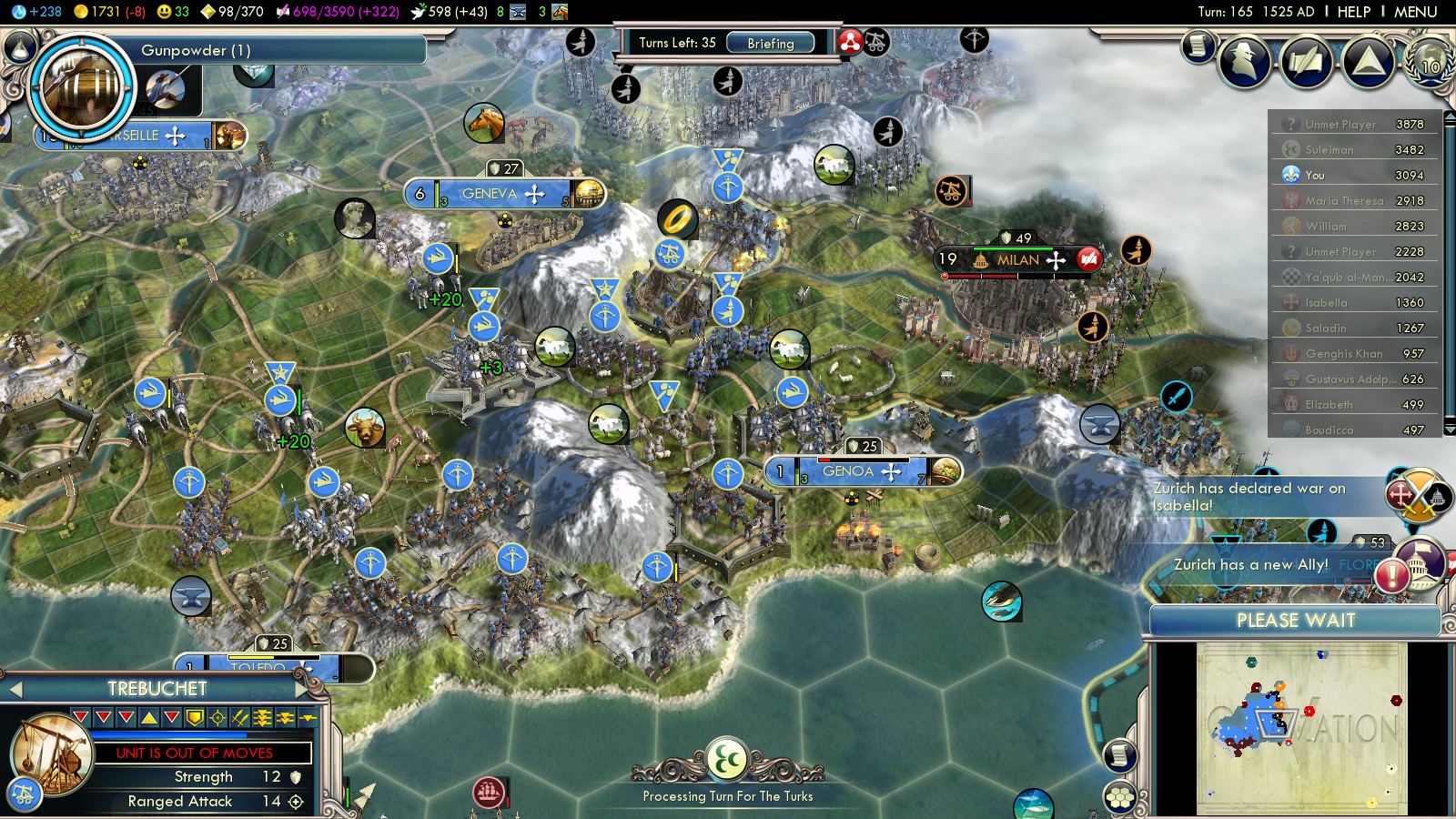The height and width of the screenshot is (819, 1456).
Task: View the scenario Briefing
Action: 770,43
